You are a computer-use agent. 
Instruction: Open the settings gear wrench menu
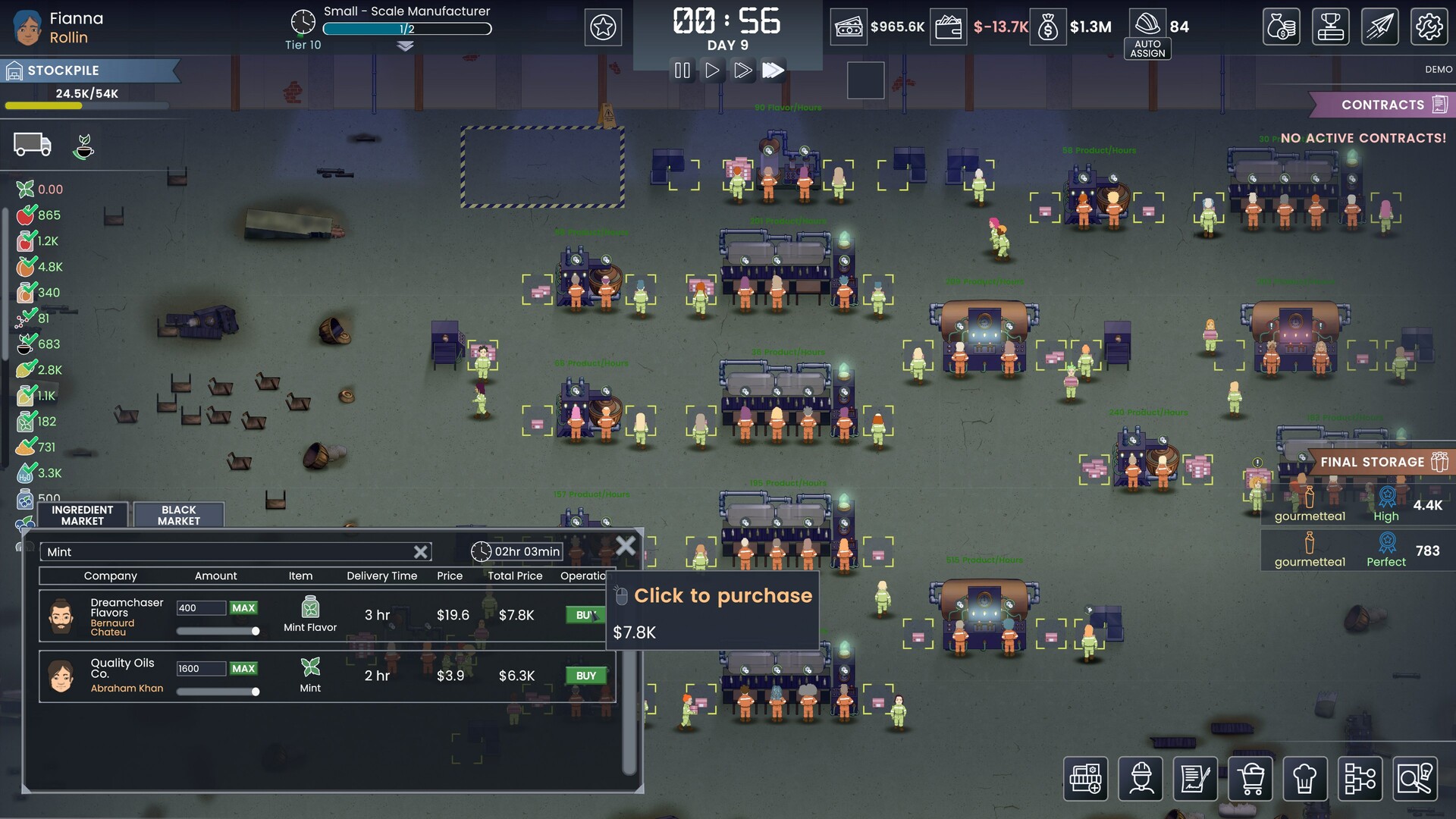1429,27
